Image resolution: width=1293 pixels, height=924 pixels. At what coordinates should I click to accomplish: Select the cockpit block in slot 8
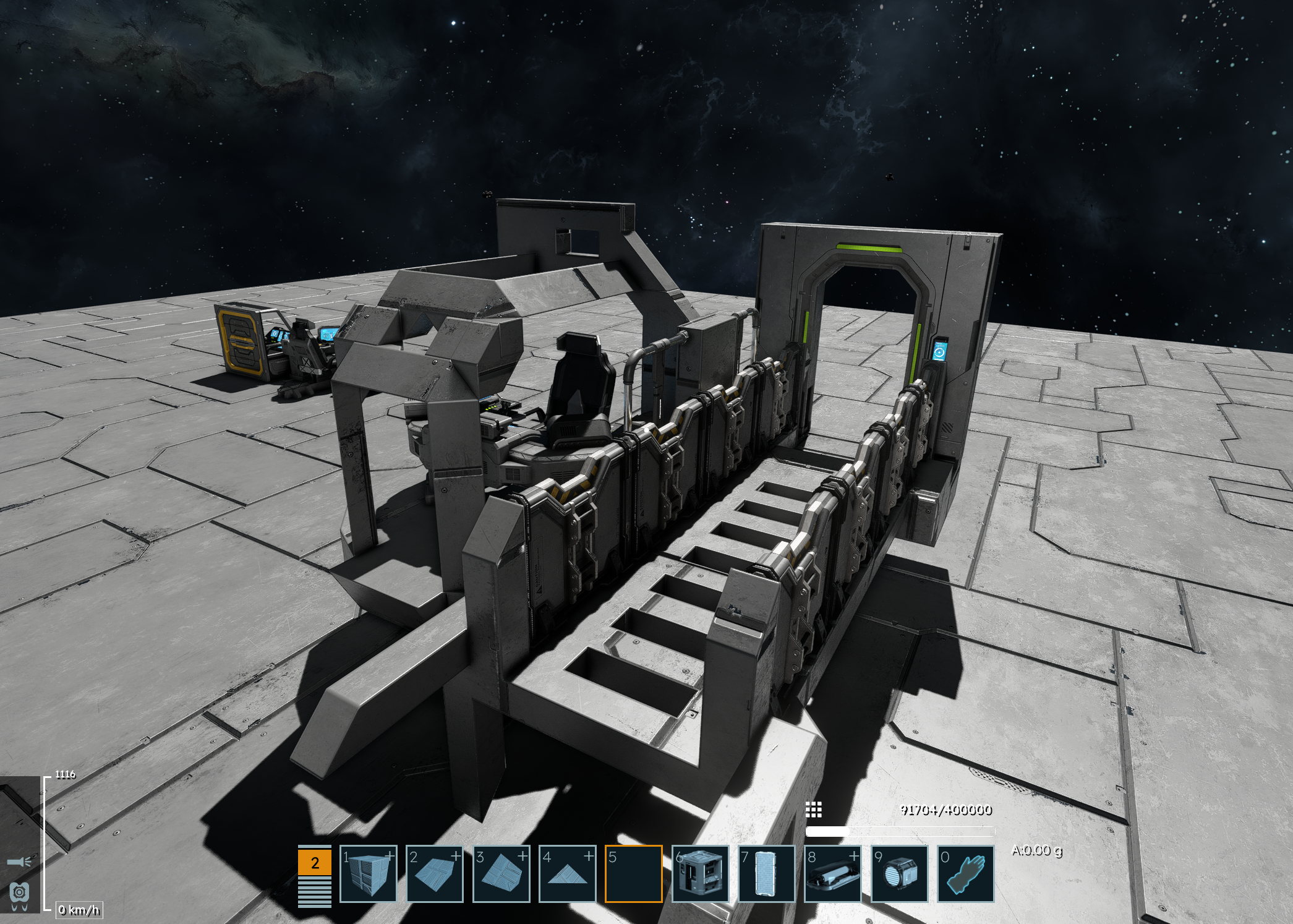click(x=832, y=873)
